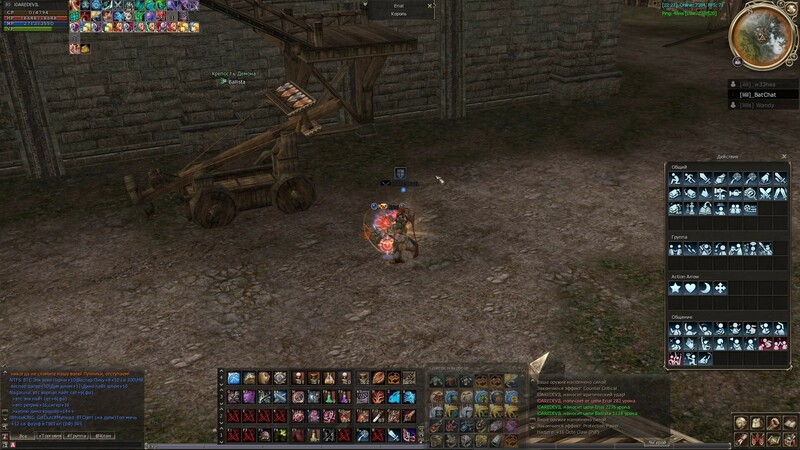Open the circular minimap
This screenshot has height=450, width=800.
(x=763, y=35)
